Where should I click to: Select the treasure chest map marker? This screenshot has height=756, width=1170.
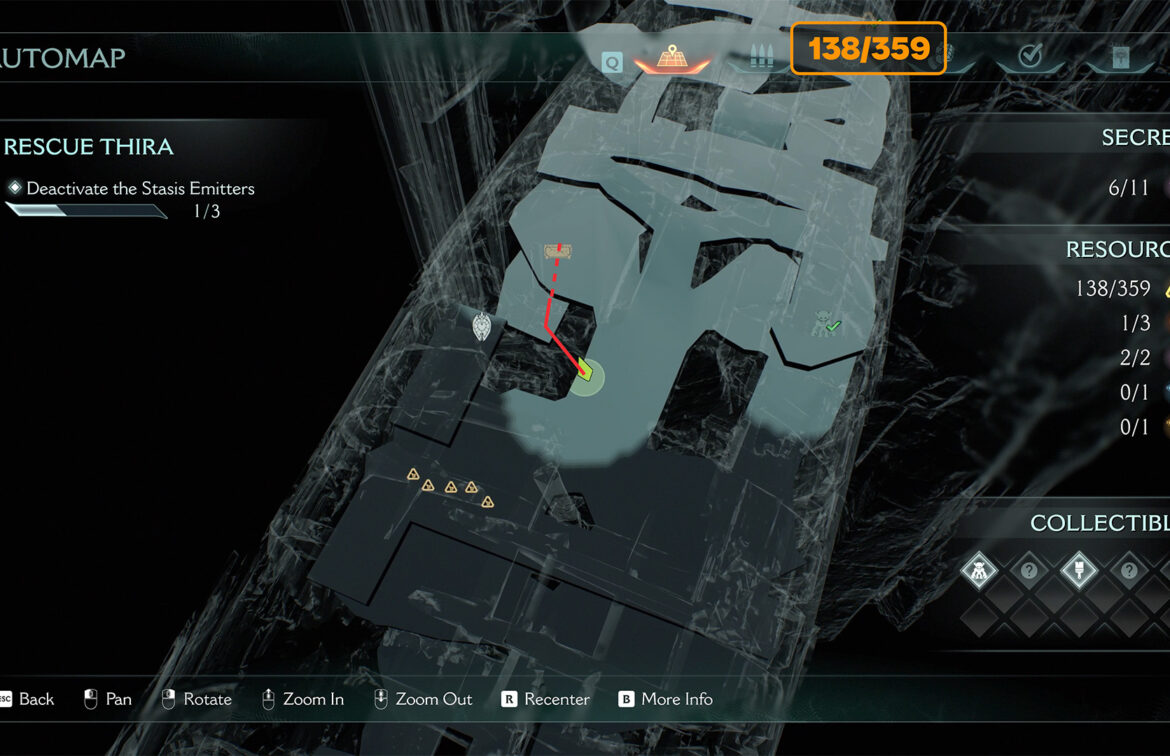(x=558, y=251)
